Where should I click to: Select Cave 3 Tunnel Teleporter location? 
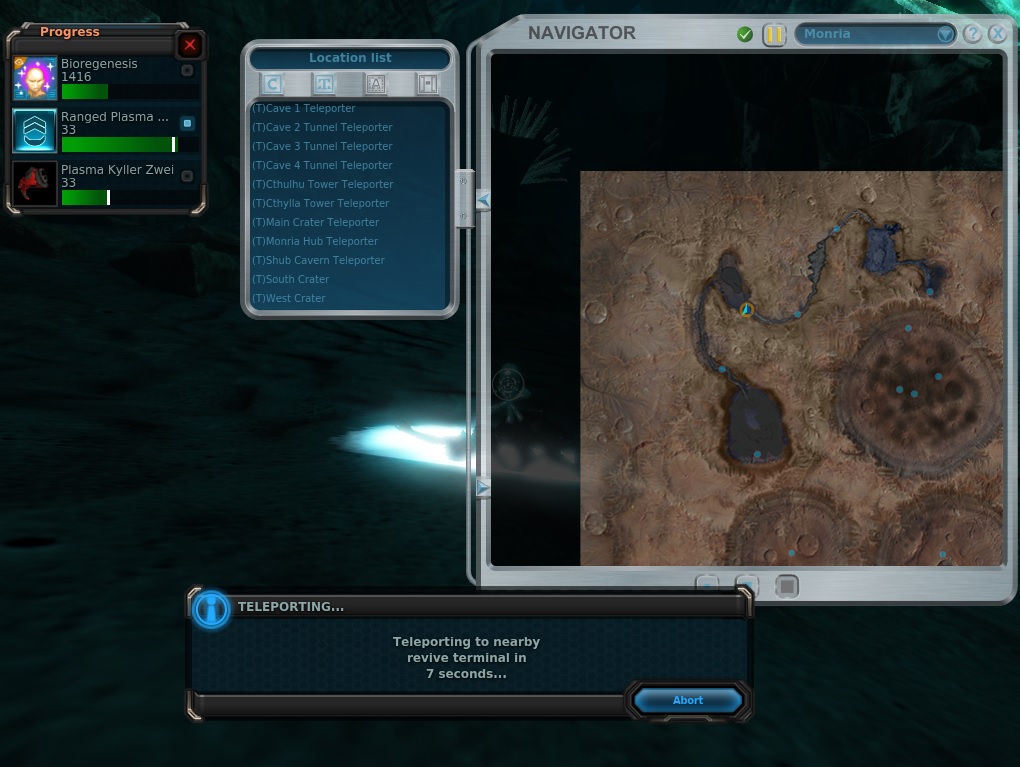[x=322, y=146]
